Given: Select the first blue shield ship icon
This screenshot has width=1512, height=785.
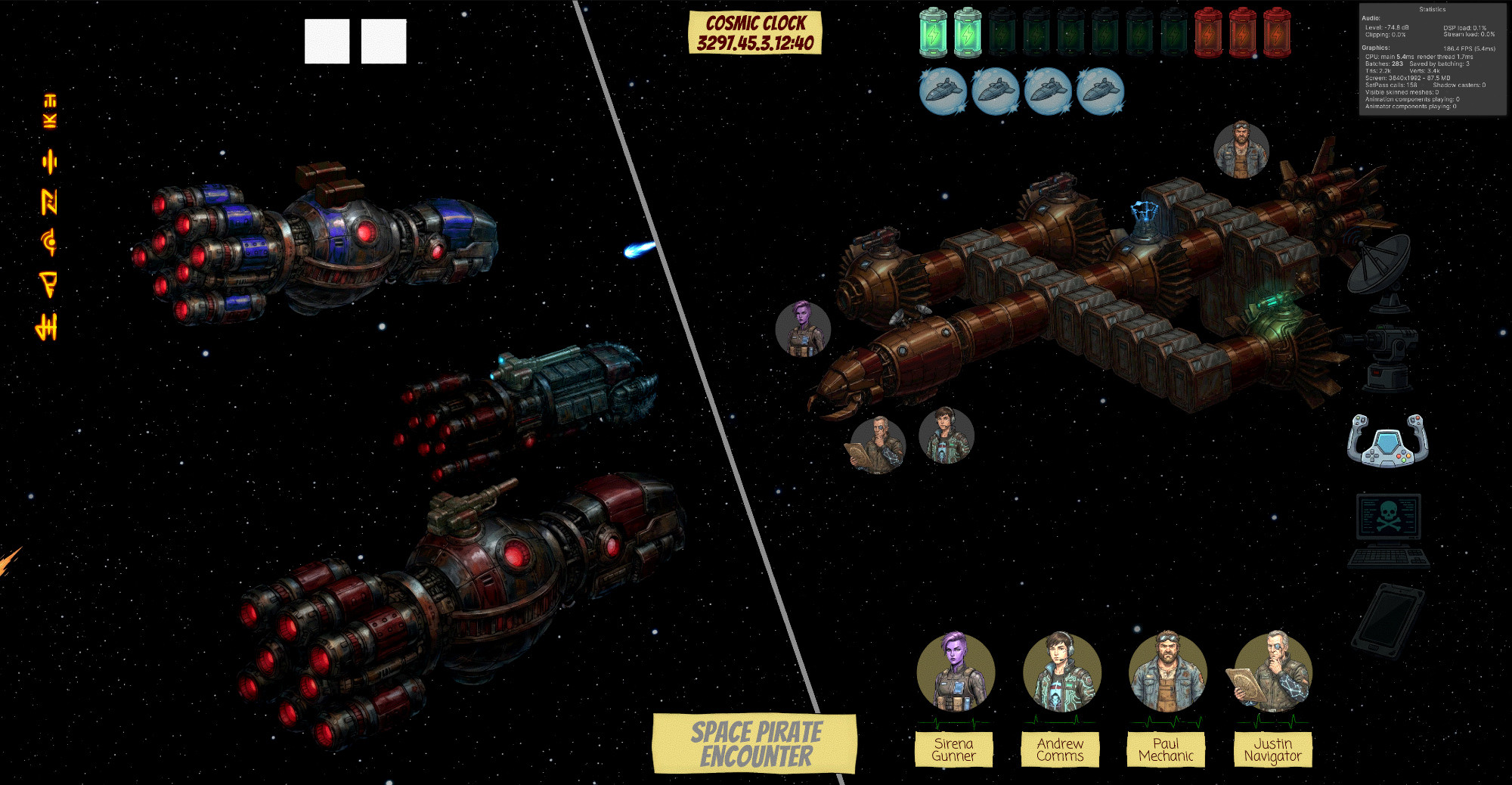Looking at the screenshot, I should click(x=942, y=89).
